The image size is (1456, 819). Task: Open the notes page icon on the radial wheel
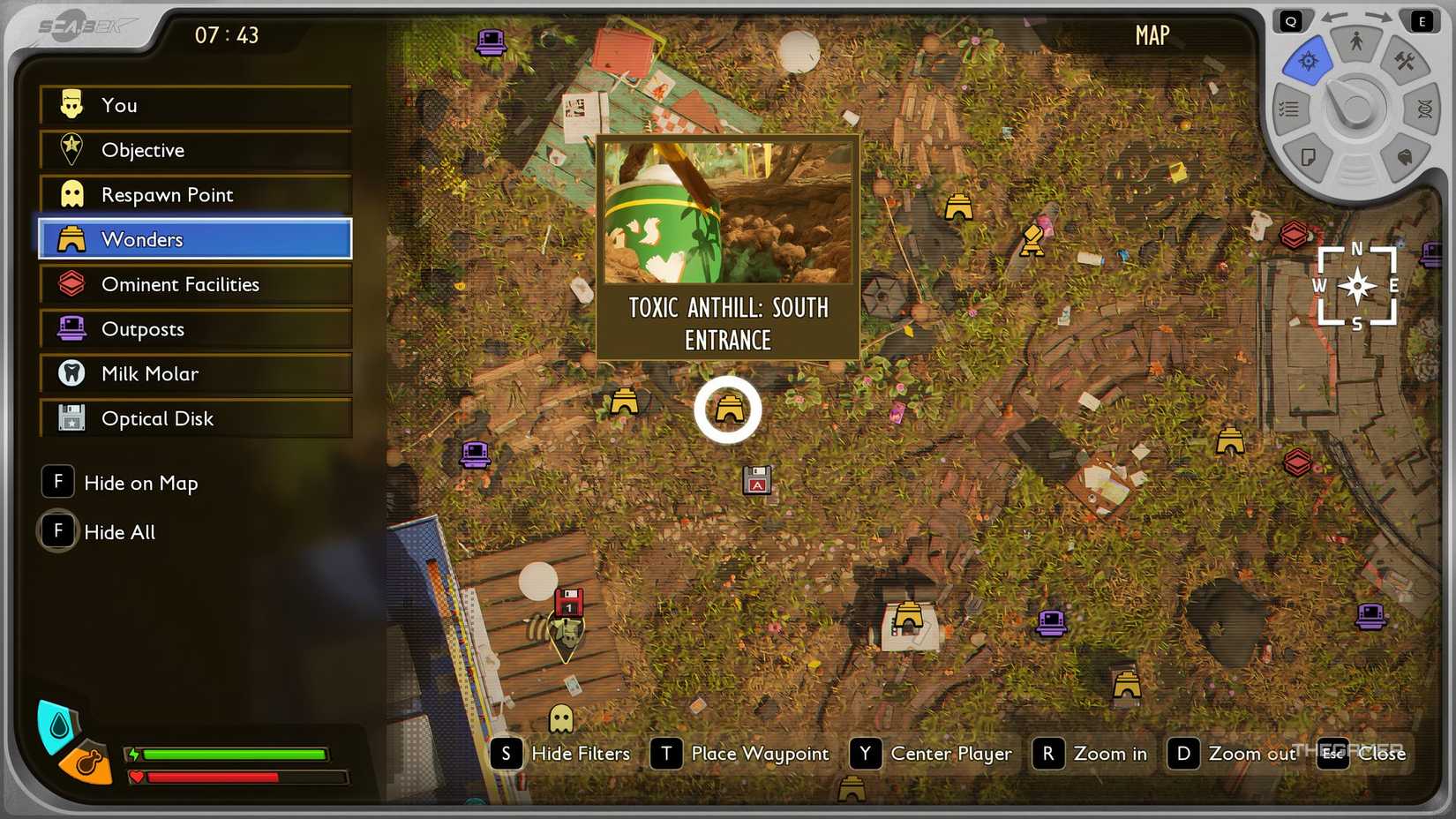pyautogui.click(x=1310, y=156)
